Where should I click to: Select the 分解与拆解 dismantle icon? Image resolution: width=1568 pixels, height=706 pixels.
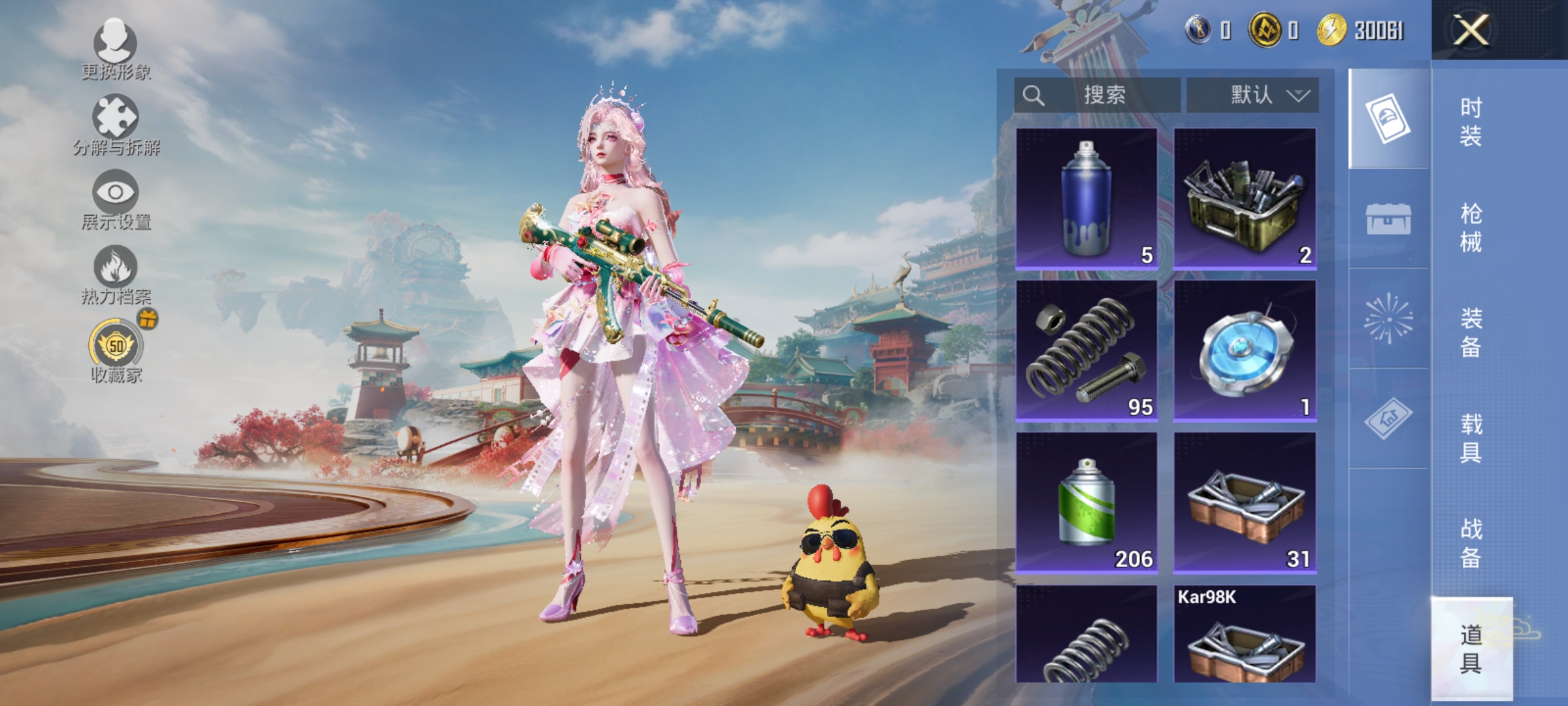point(116,118)
